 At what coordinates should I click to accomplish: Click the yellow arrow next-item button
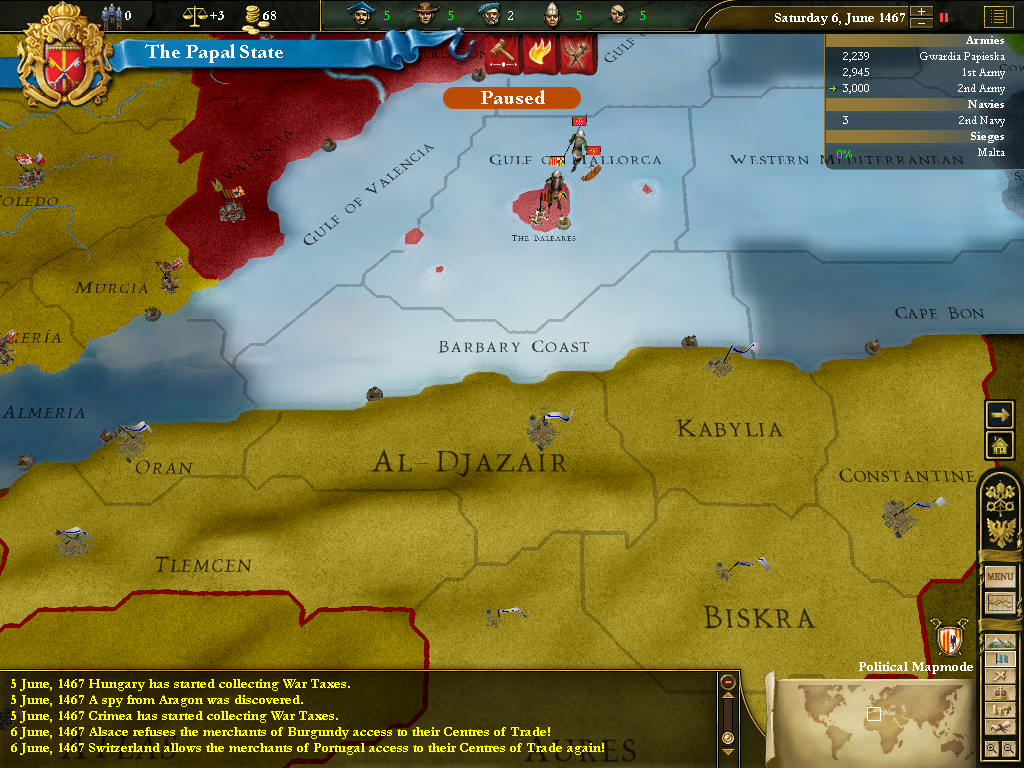(x=999, y=414)
